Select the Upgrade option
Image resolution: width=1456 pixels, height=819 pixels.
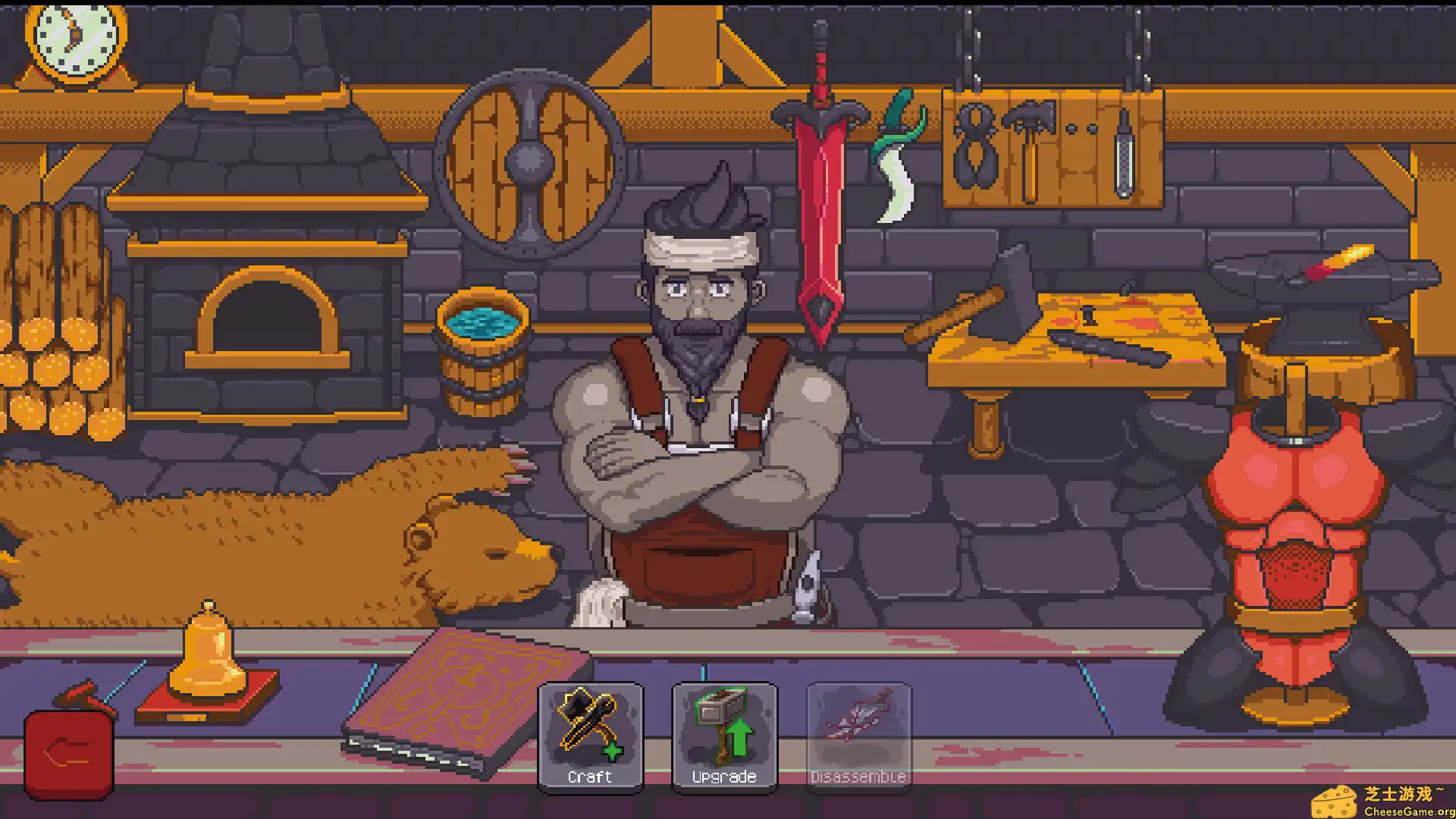point(724,736)
